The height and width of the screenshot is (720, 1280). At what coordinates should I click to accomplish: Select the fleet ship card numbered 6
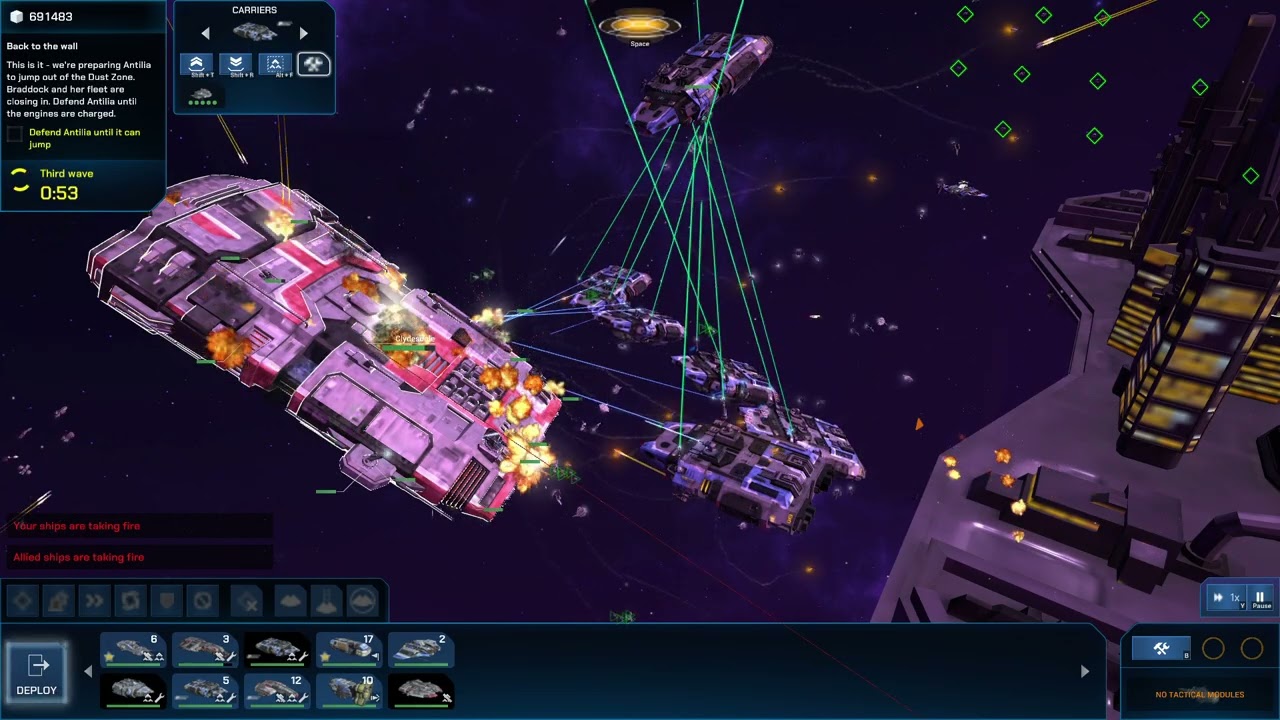click(x=134, y=650)
